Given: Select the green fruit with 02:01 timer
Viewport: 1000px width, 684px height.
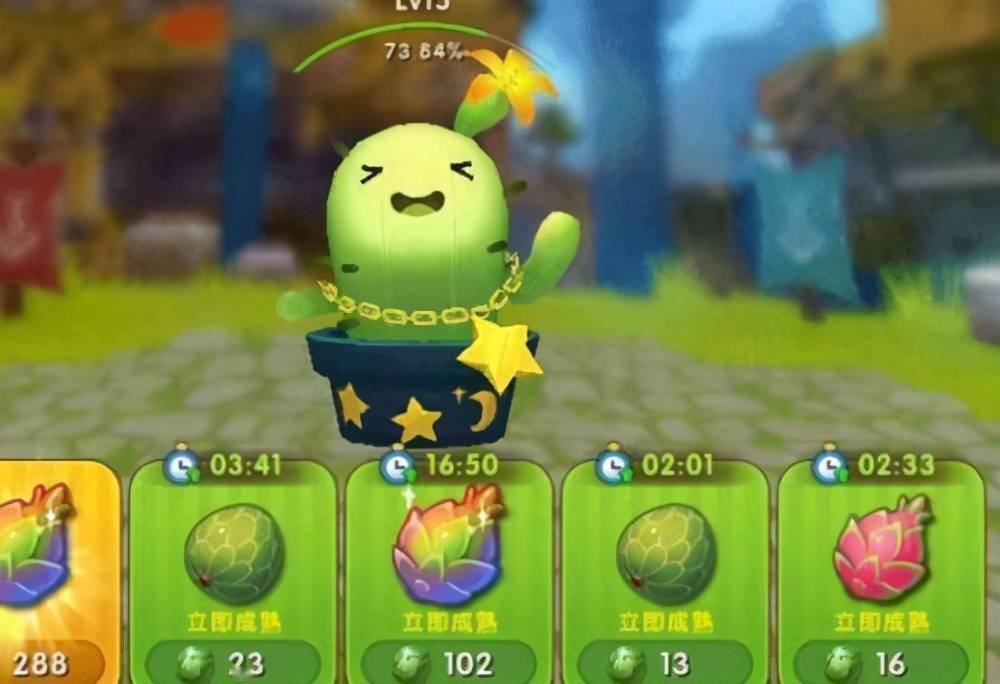Looking at the screenshot, I should 665,554.
